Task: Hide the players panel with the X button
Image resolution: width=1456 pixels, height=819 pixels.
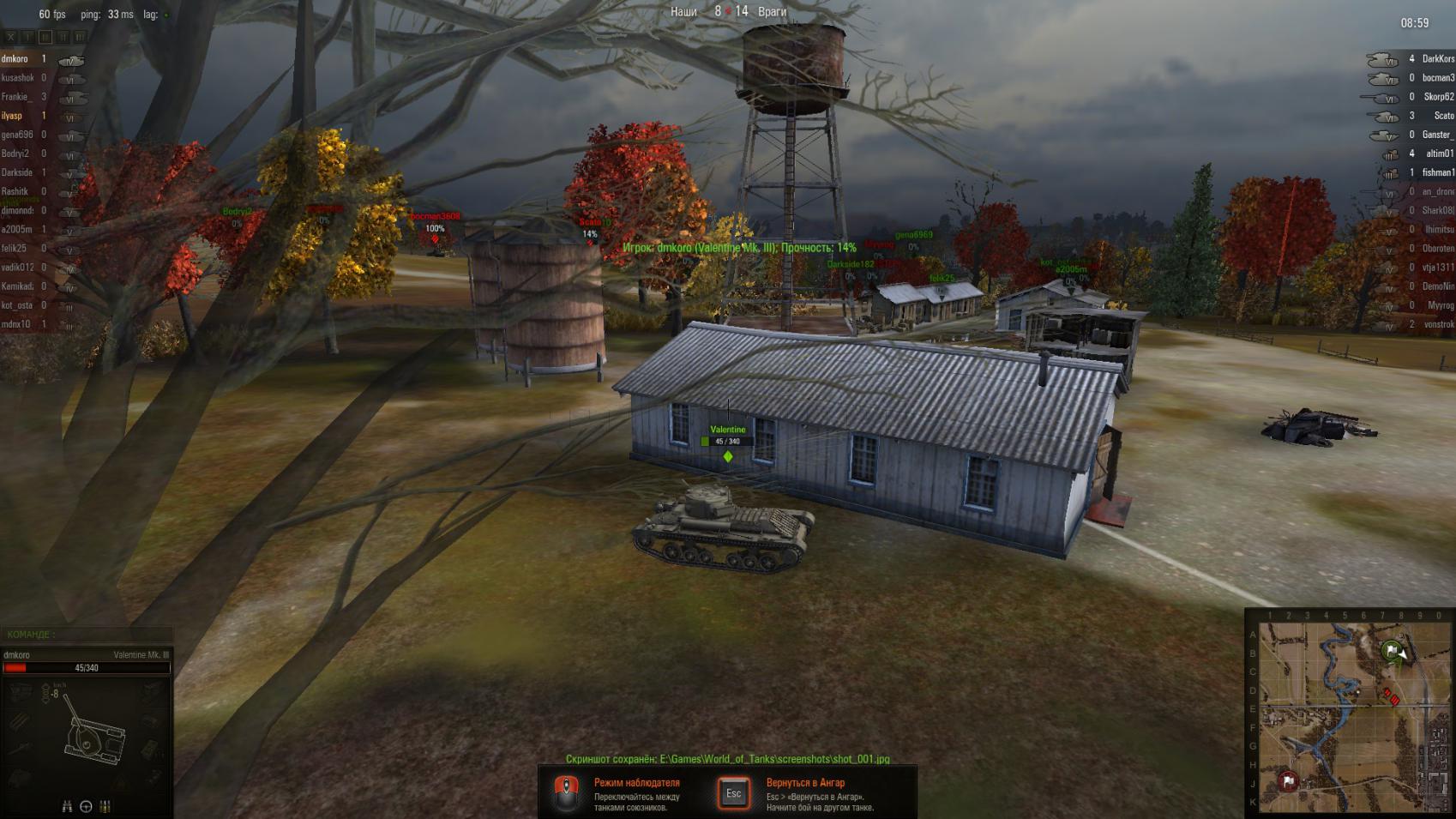Action: [x=10, y=37]
